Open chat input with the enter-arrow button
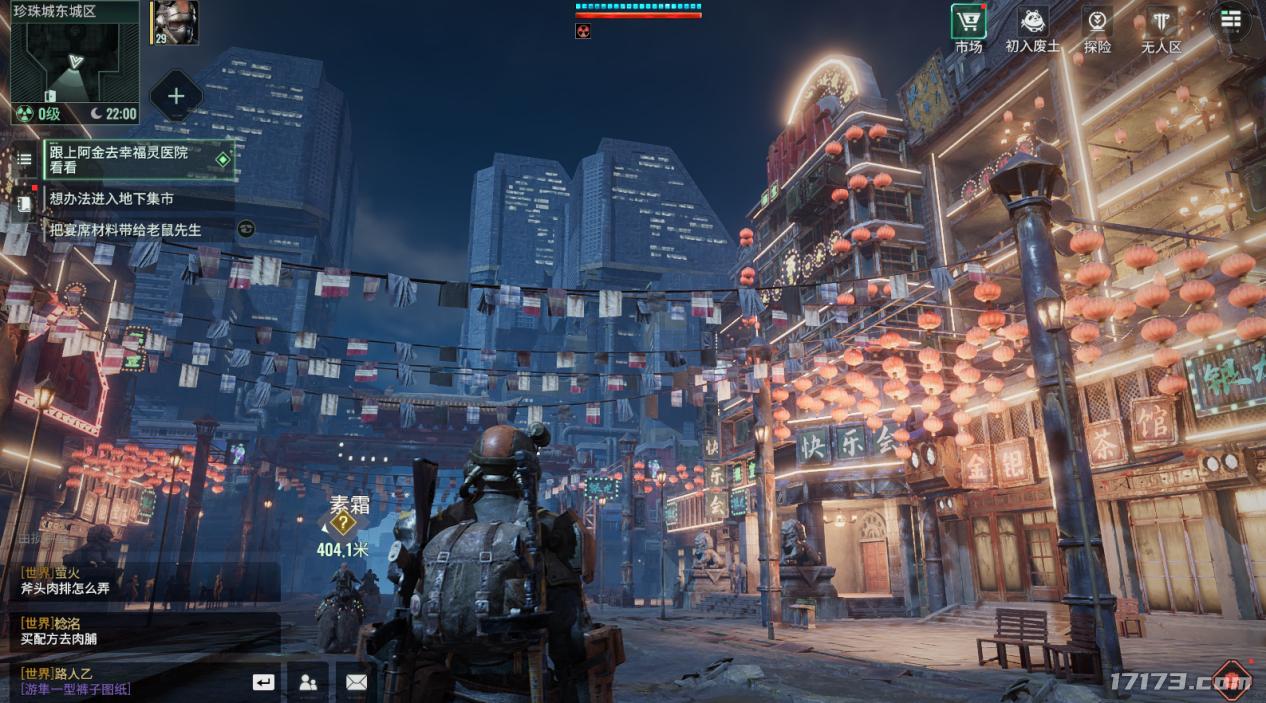 [x=263, y=682]
